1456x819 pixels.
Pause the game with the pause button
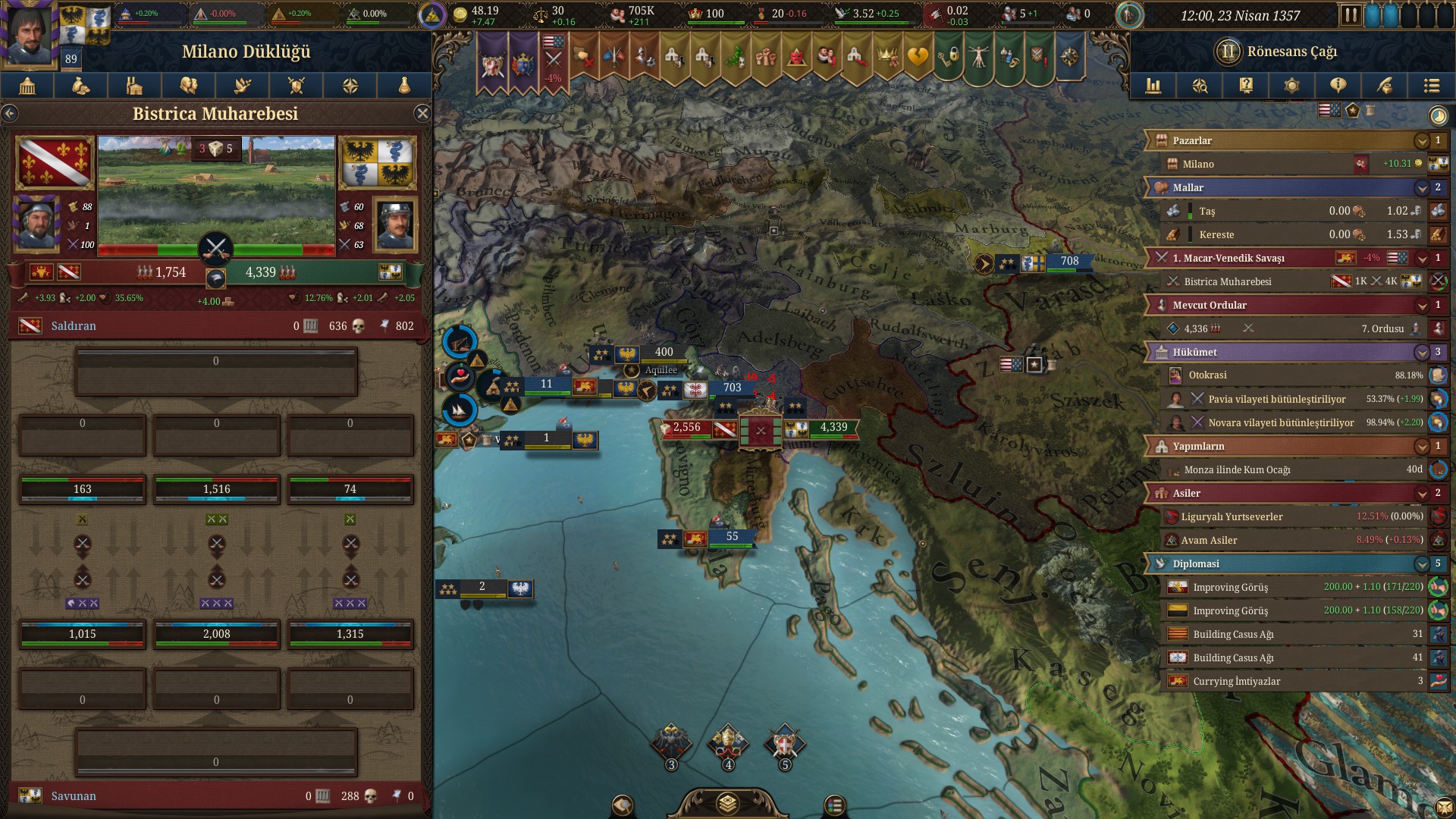(1350, 15)
